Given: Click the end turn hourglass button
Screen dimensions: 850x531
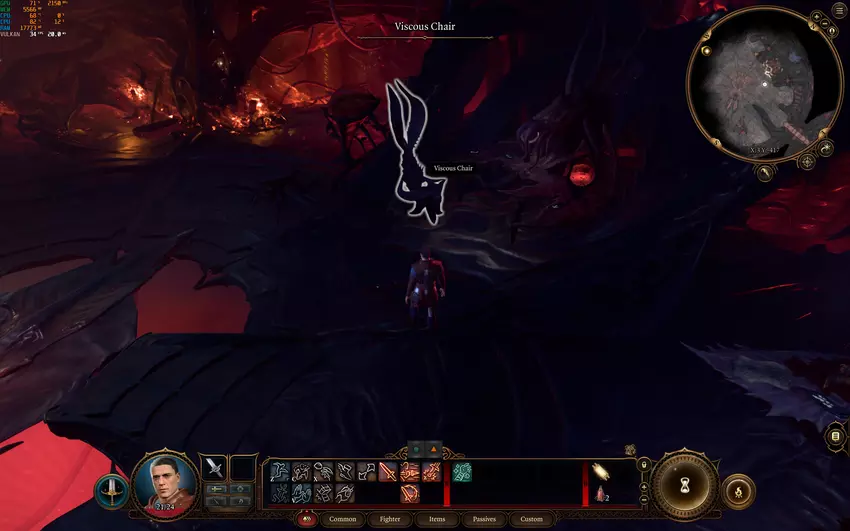Looking at the screenshot, I should tap(685, 482).
